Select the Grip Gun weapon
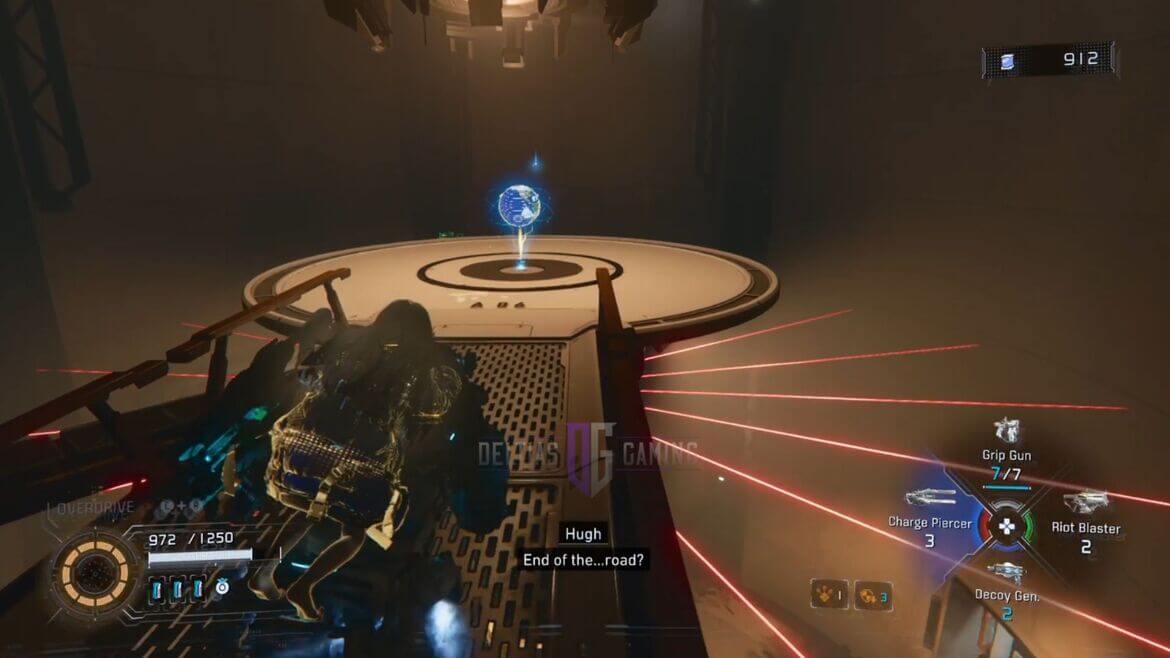The width and height of the screenshot is (1170, 658). (1006, 432)
